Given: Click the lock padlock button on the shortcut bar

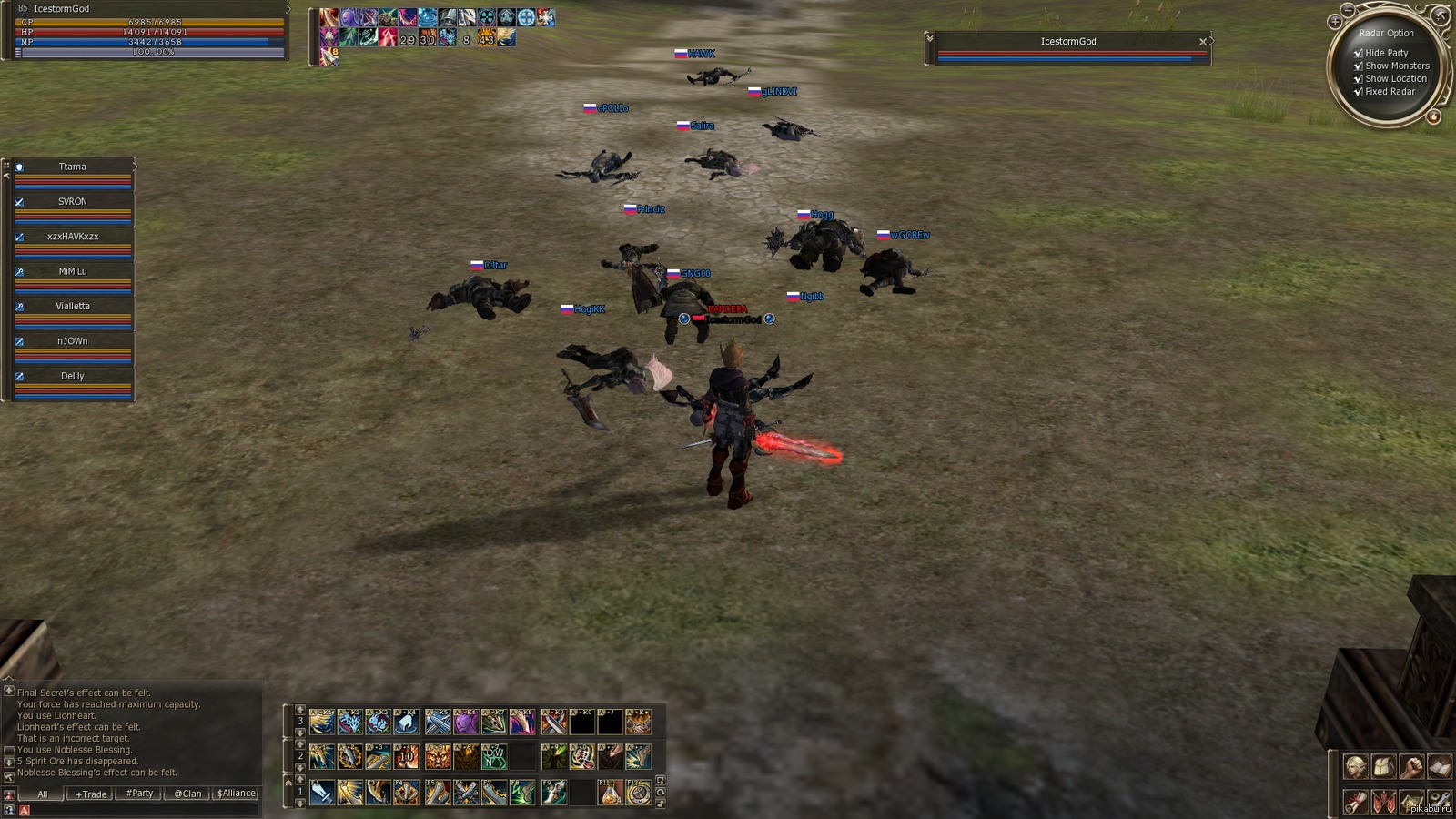Looking at the screenshot, I should coord(661,804).
